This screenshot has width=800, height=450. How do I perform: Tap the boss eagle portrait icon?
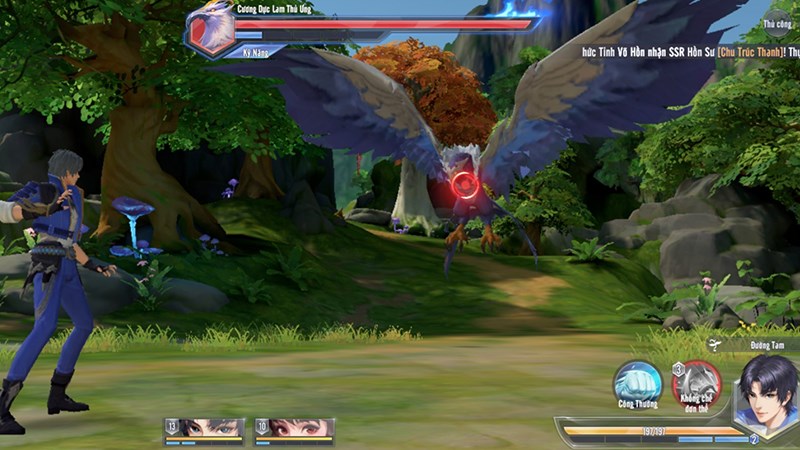(x=210, y=29)
